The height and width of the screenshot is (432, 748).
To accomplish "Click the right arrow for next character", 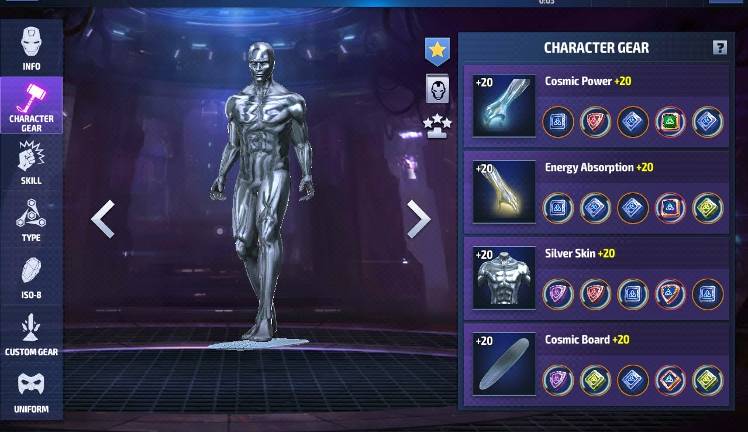I will point(418,219).
